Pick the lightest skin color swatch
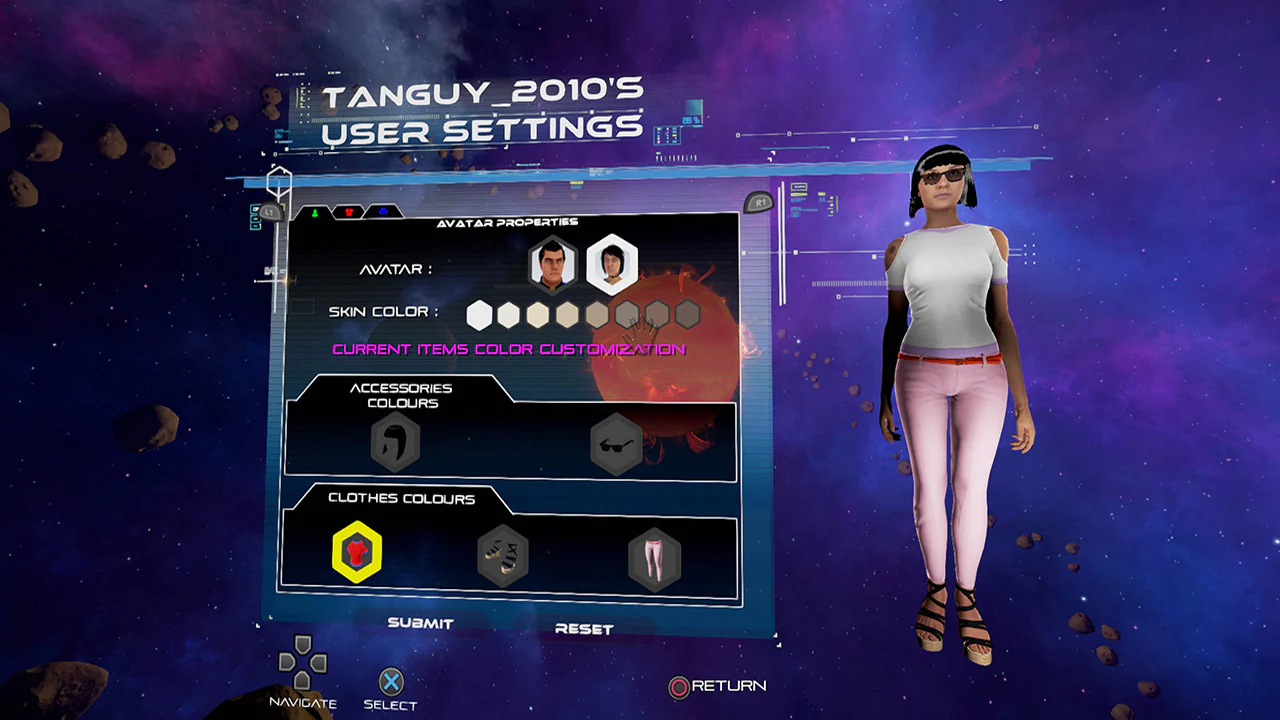 coord(478,314)
